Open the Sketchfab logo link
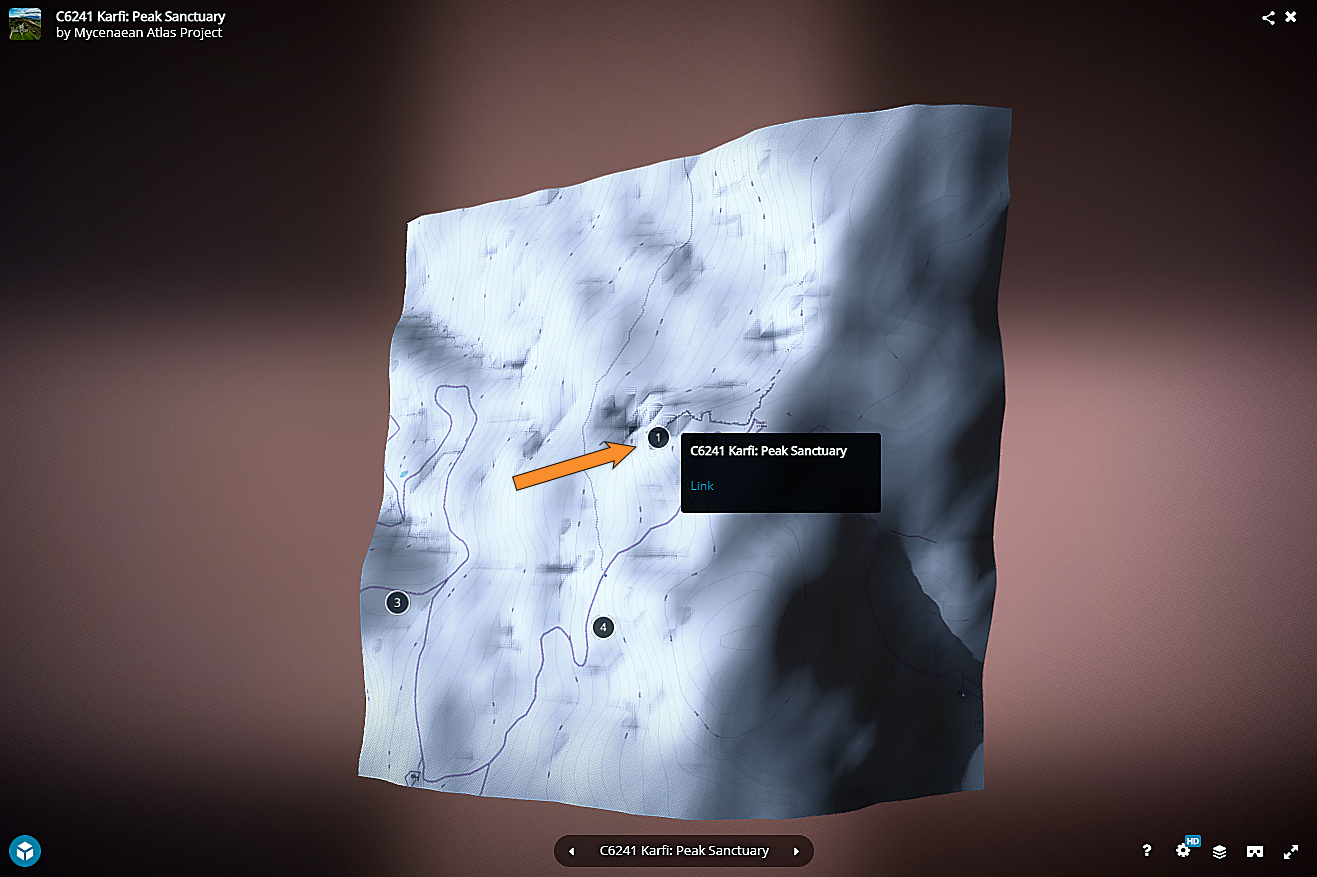Image resolution: width=1317 pixels, height=877 pixels. [25, 850]
